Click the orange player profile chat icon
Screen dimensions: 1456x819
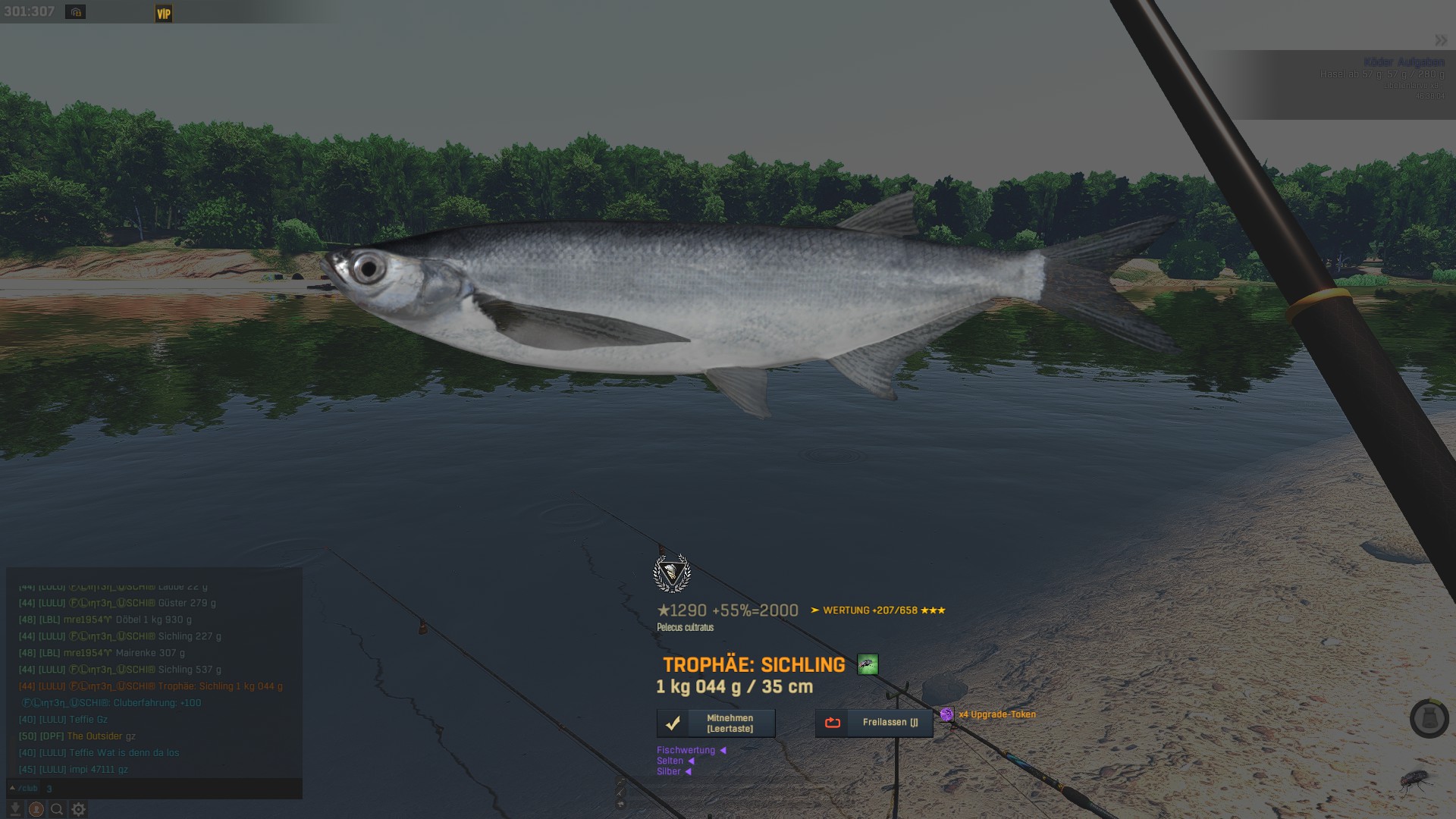36,809
